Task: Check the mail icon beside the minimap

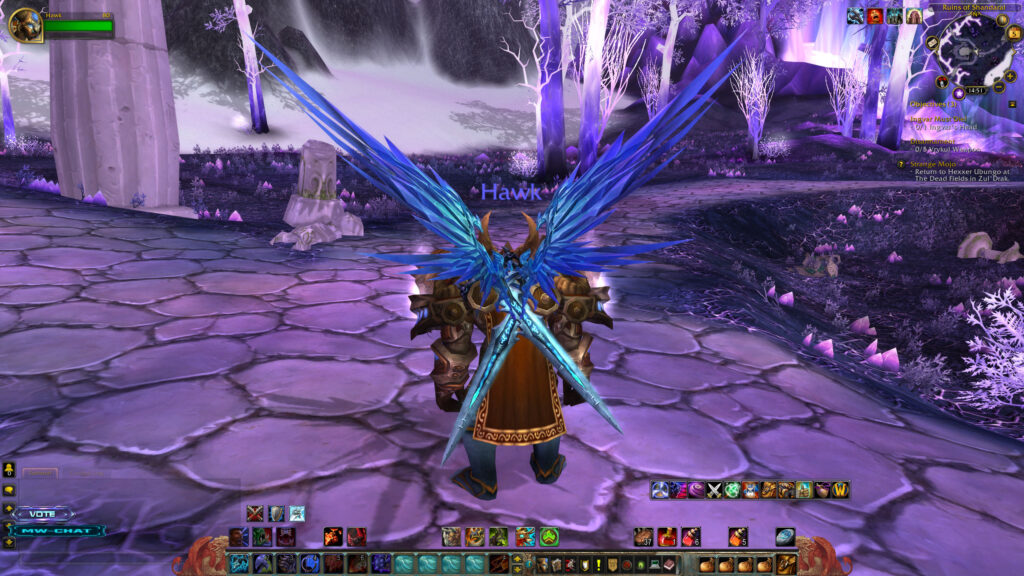Action: [x=931, y=44]
